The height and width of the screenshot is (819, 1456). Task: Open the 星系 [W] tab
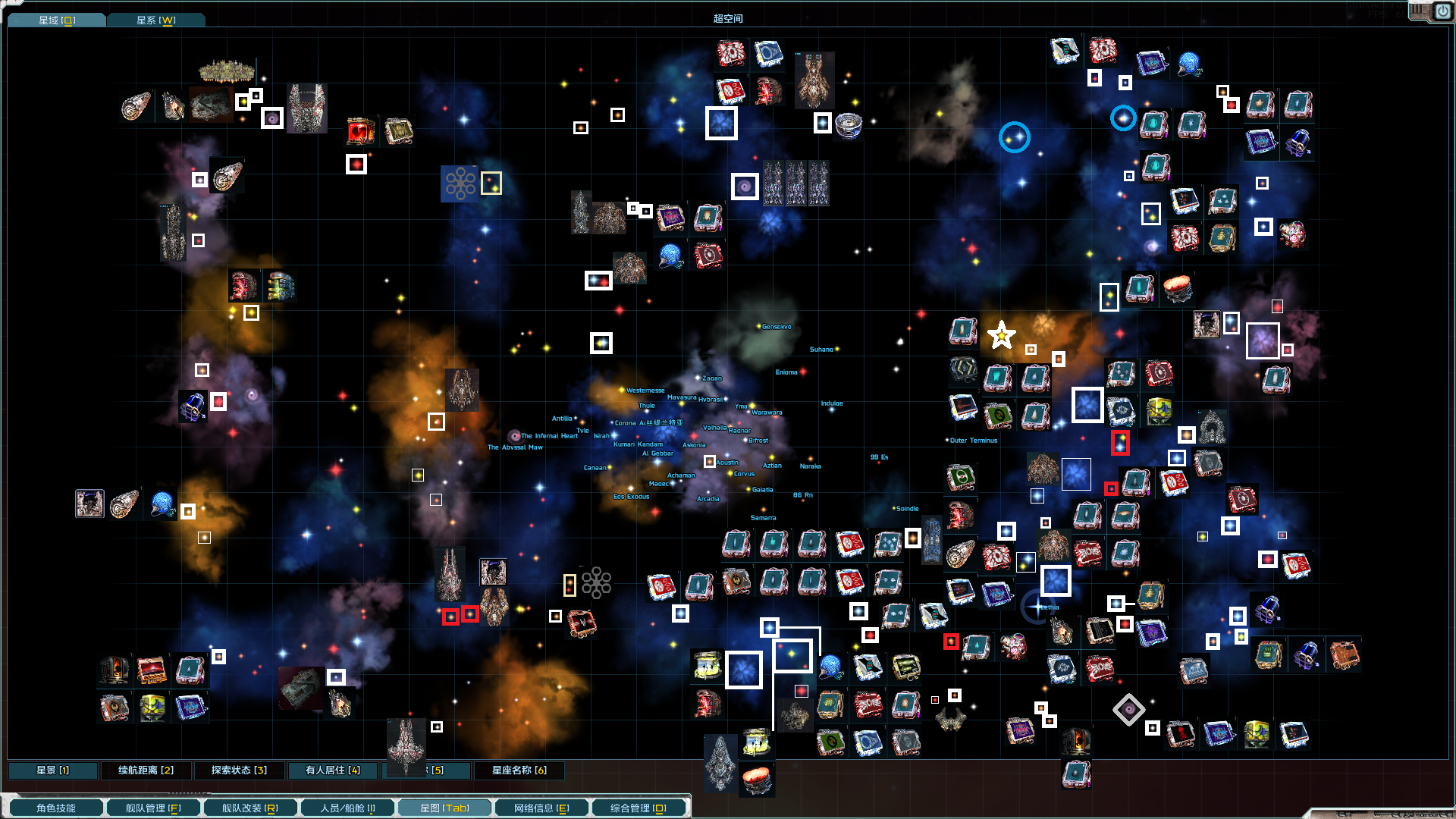[156, 20]
